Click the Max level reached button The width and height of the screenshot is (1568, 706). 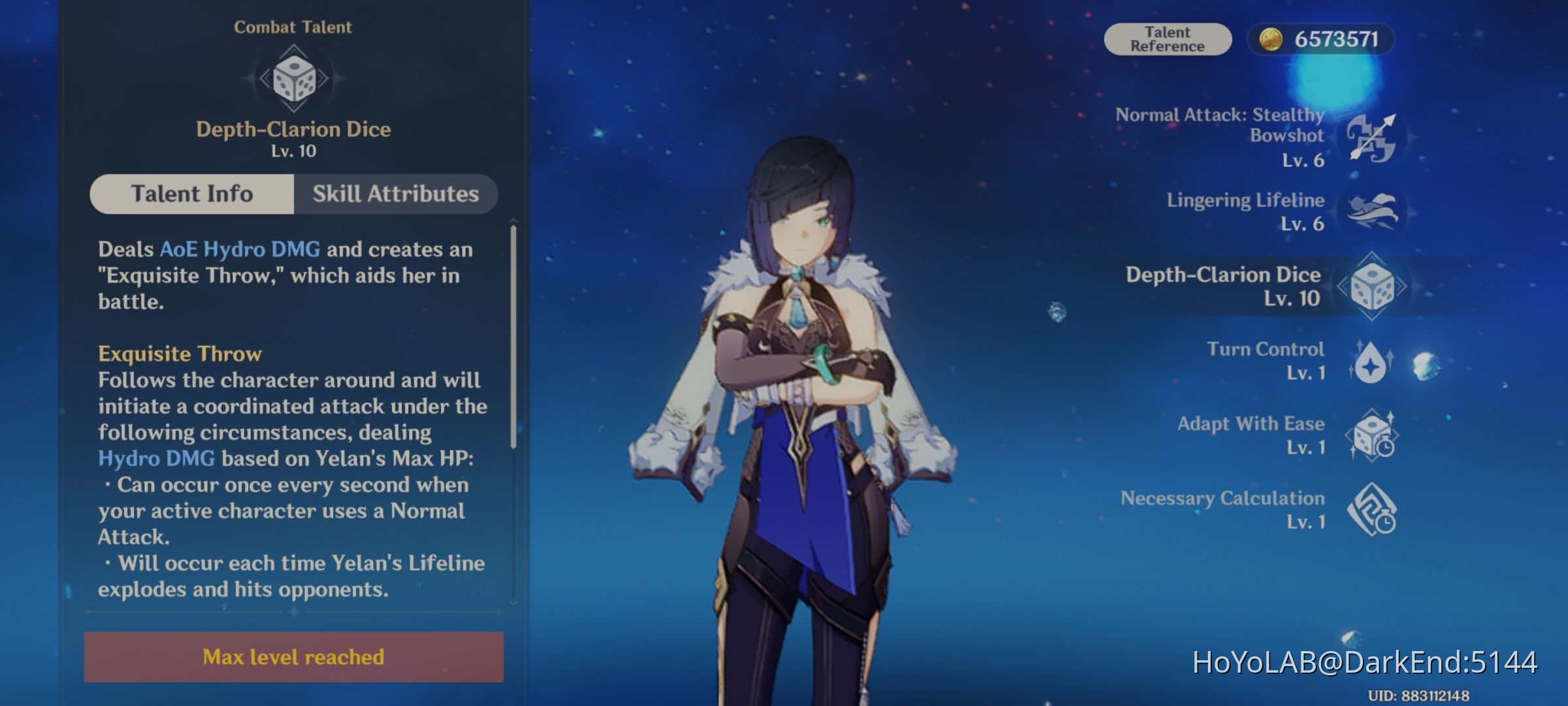[x=293, y=656]
